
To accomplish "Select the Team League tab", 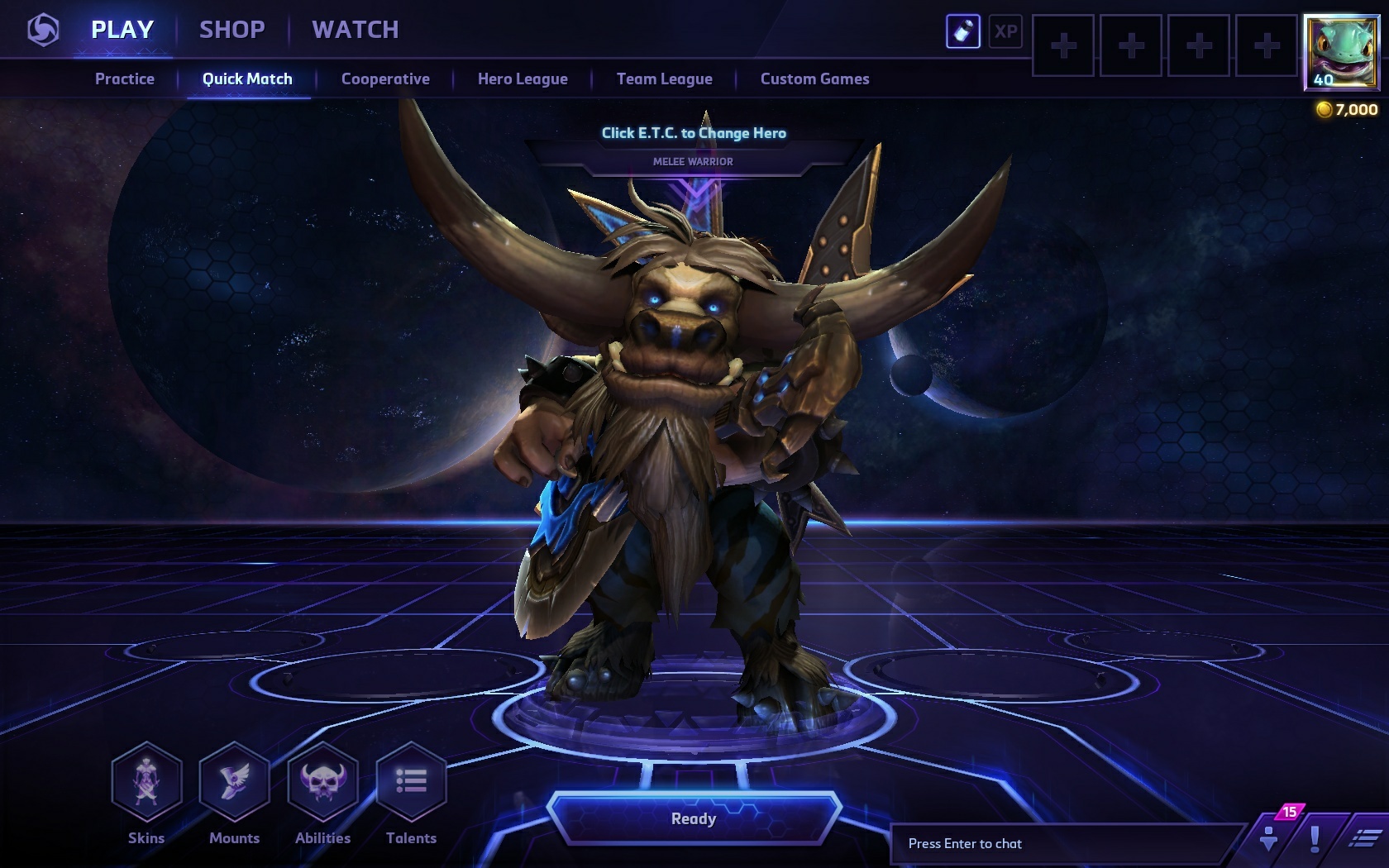I will click(x=664, y=79).
